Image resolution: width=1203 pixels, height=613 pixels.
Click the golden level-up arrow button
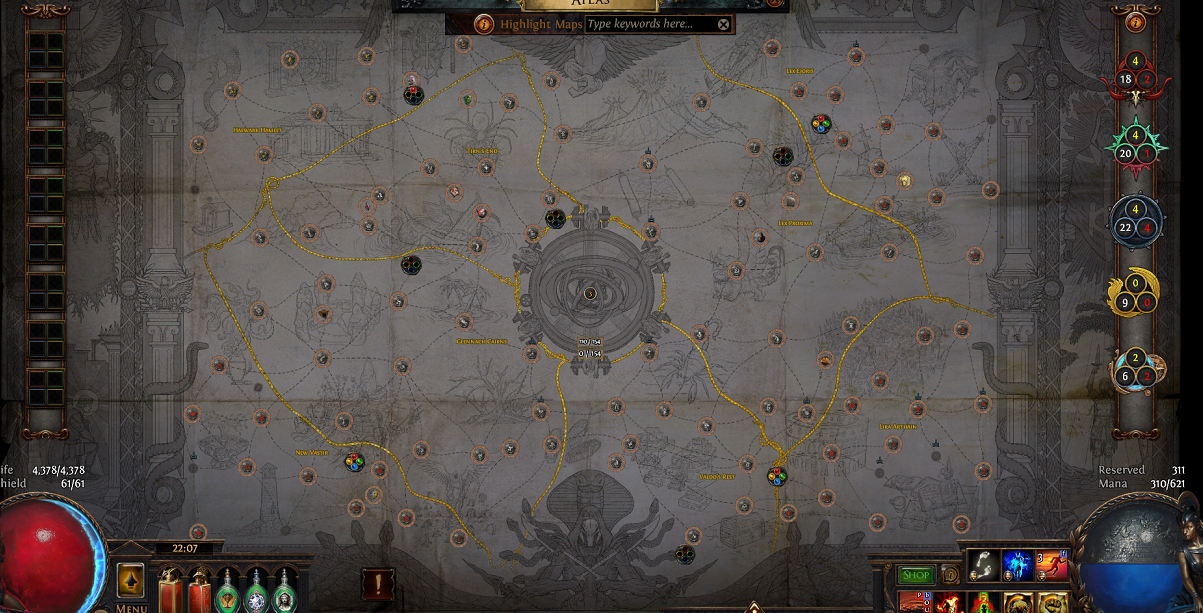(131, 580)
